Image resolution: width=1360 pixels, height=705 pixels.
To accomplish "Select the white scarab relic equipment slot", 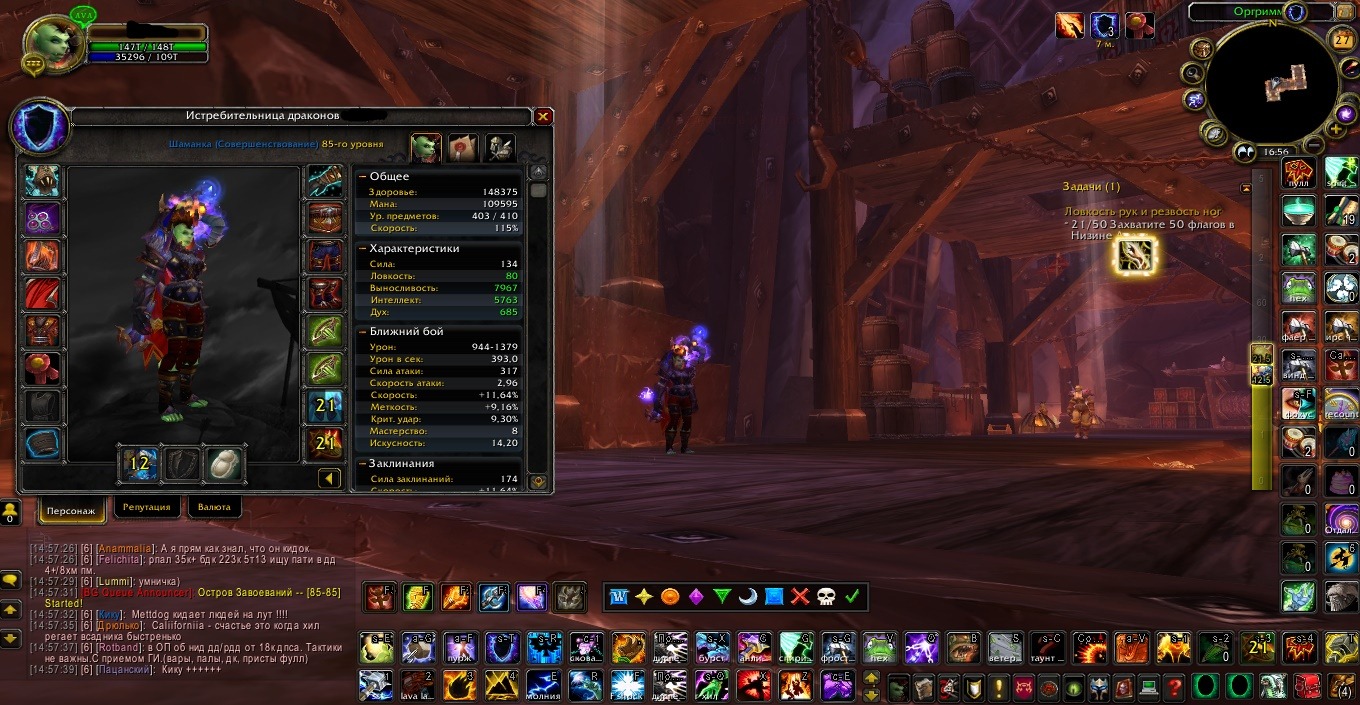I will 225,463.
